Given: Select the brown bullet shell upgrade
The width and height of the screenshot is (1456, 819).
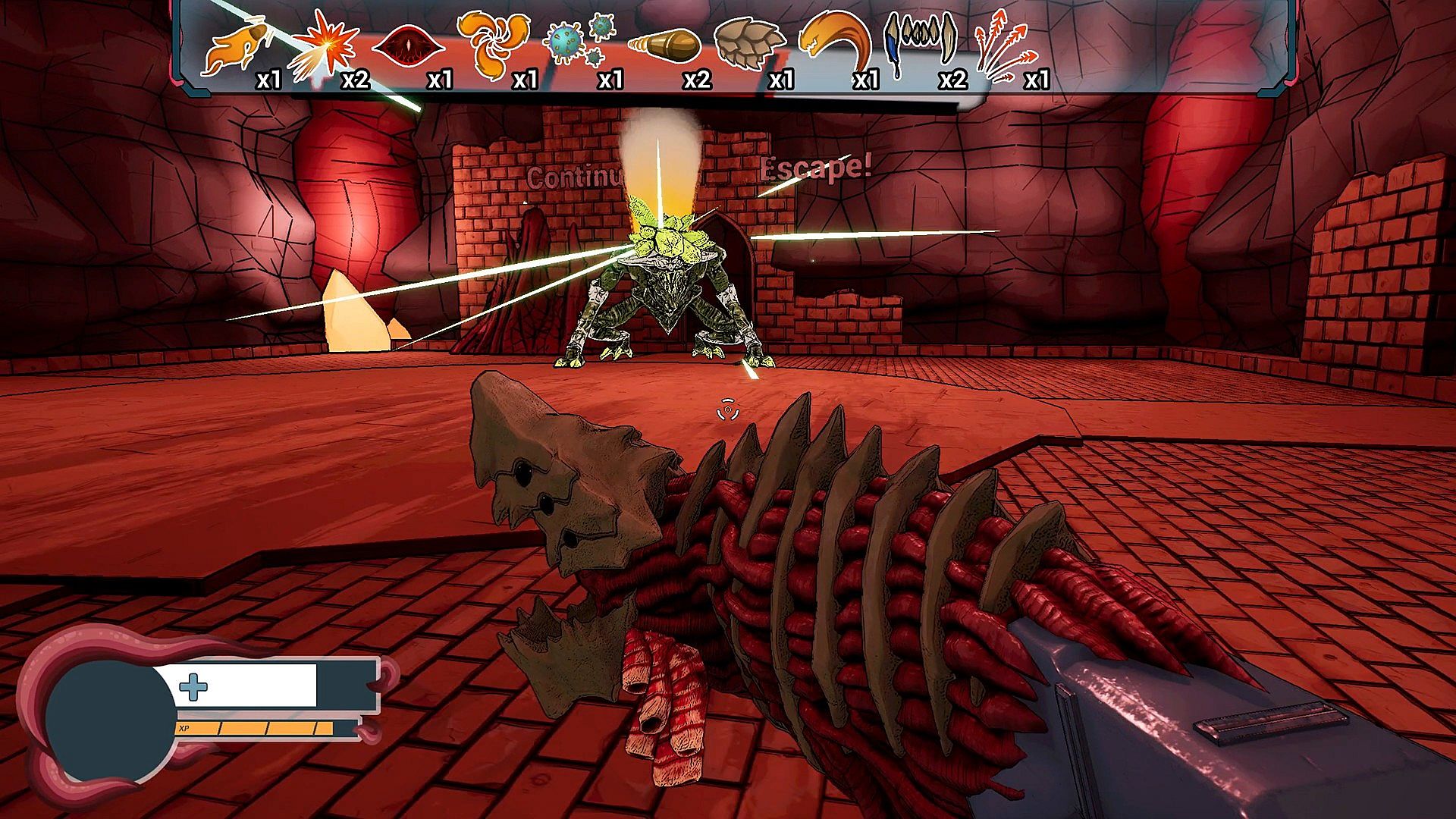Looking at the screenshot, I should point(664,44).
